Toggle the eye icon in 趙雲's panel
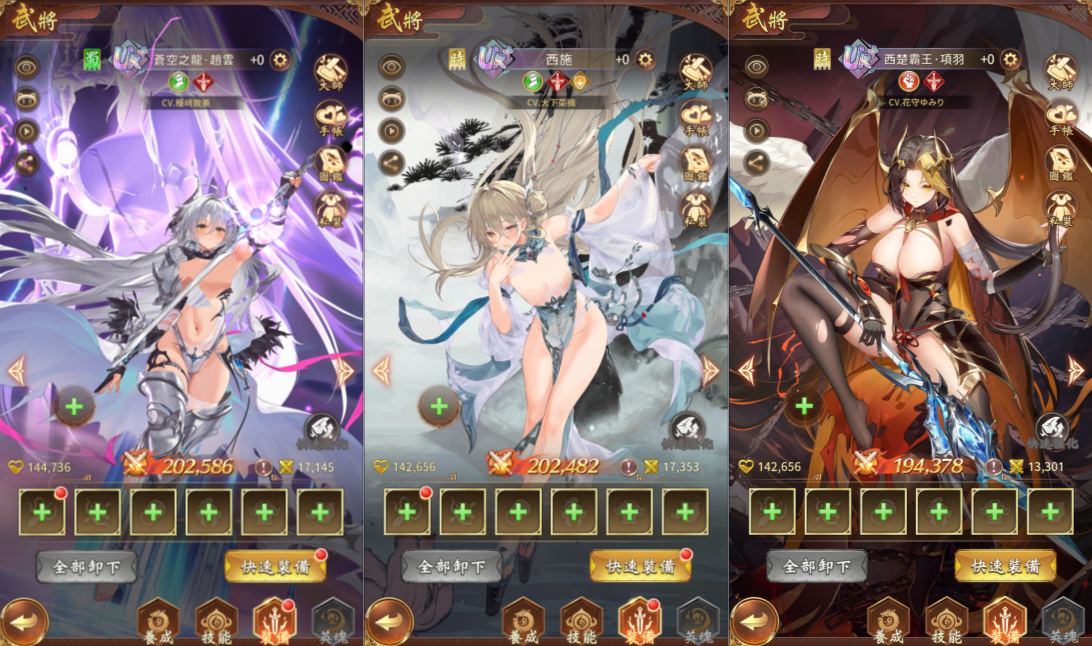The width and height of the screenshot is (1092, 646). 26,67
